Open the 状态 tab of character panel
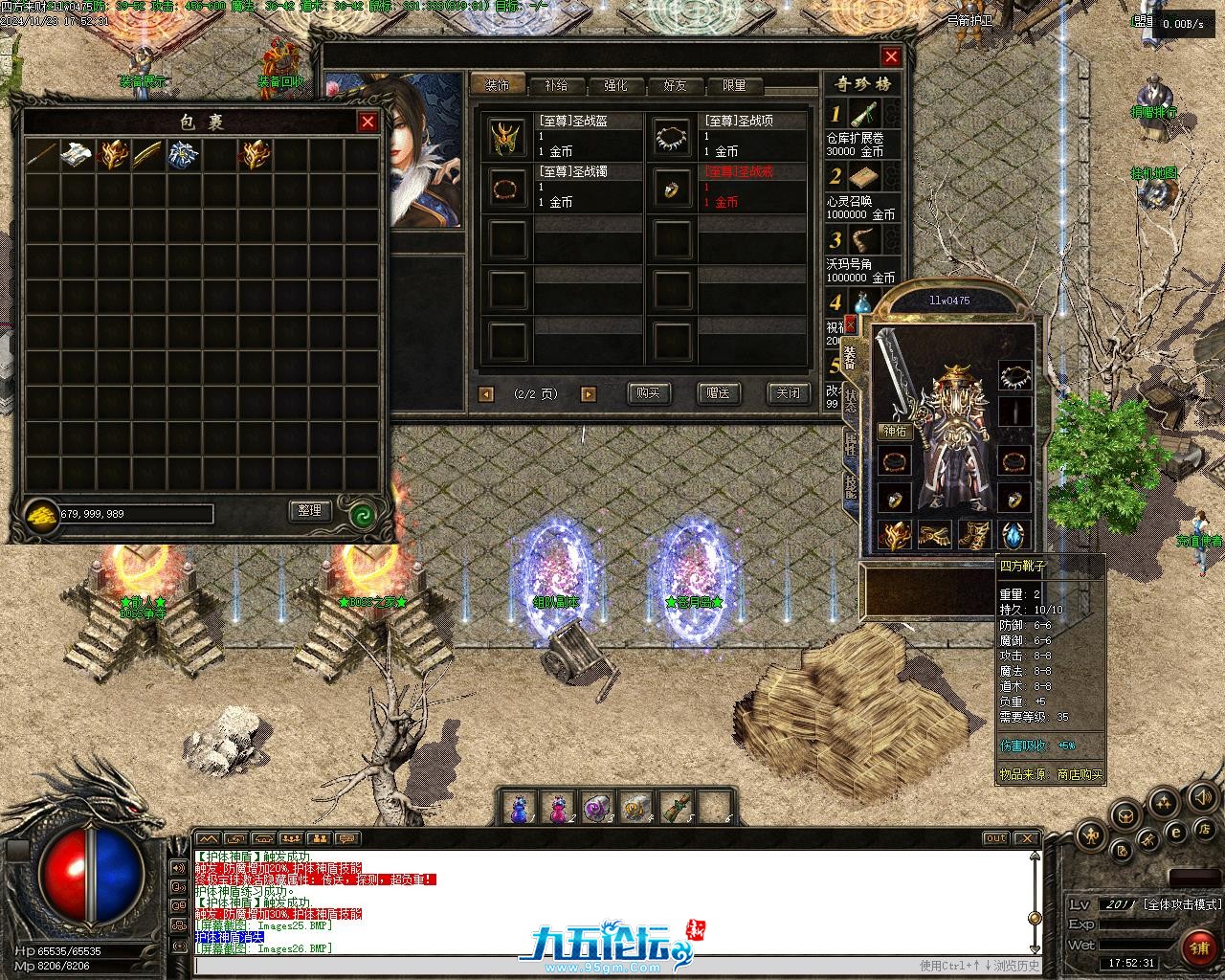 pyautogui.click(x=851, y=400)
